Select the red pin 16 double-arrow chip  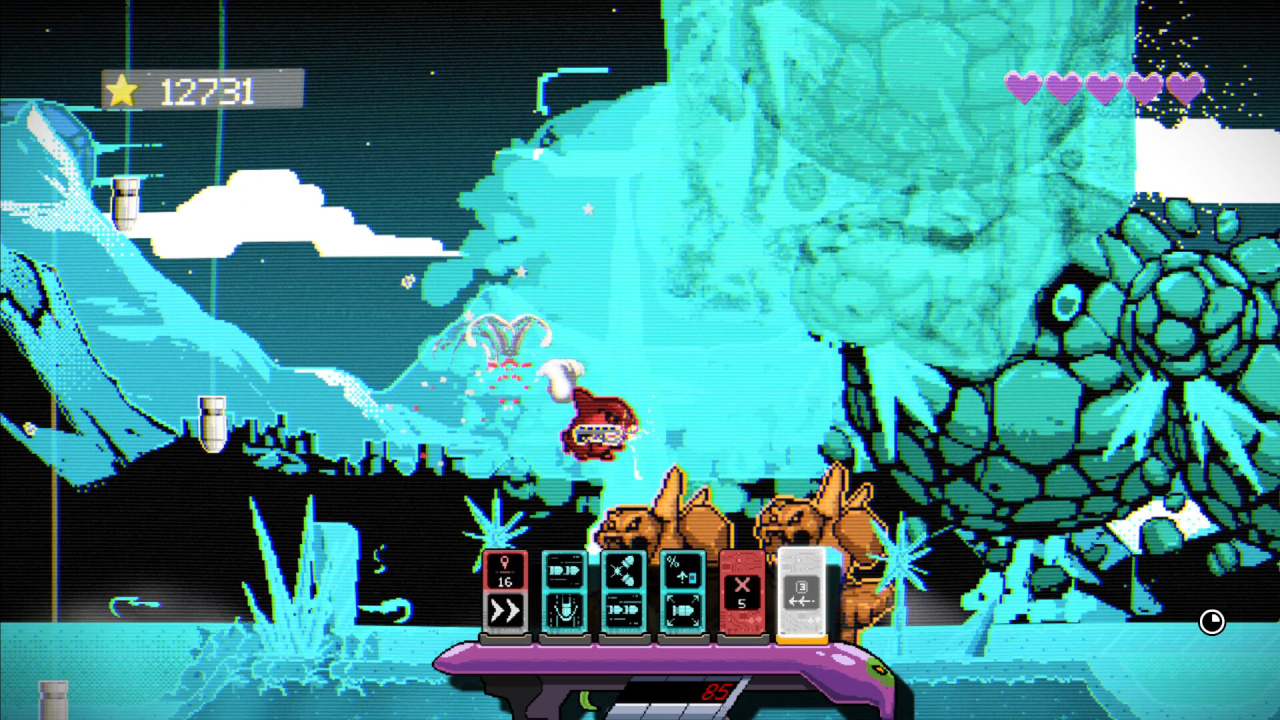coord(505,593)
